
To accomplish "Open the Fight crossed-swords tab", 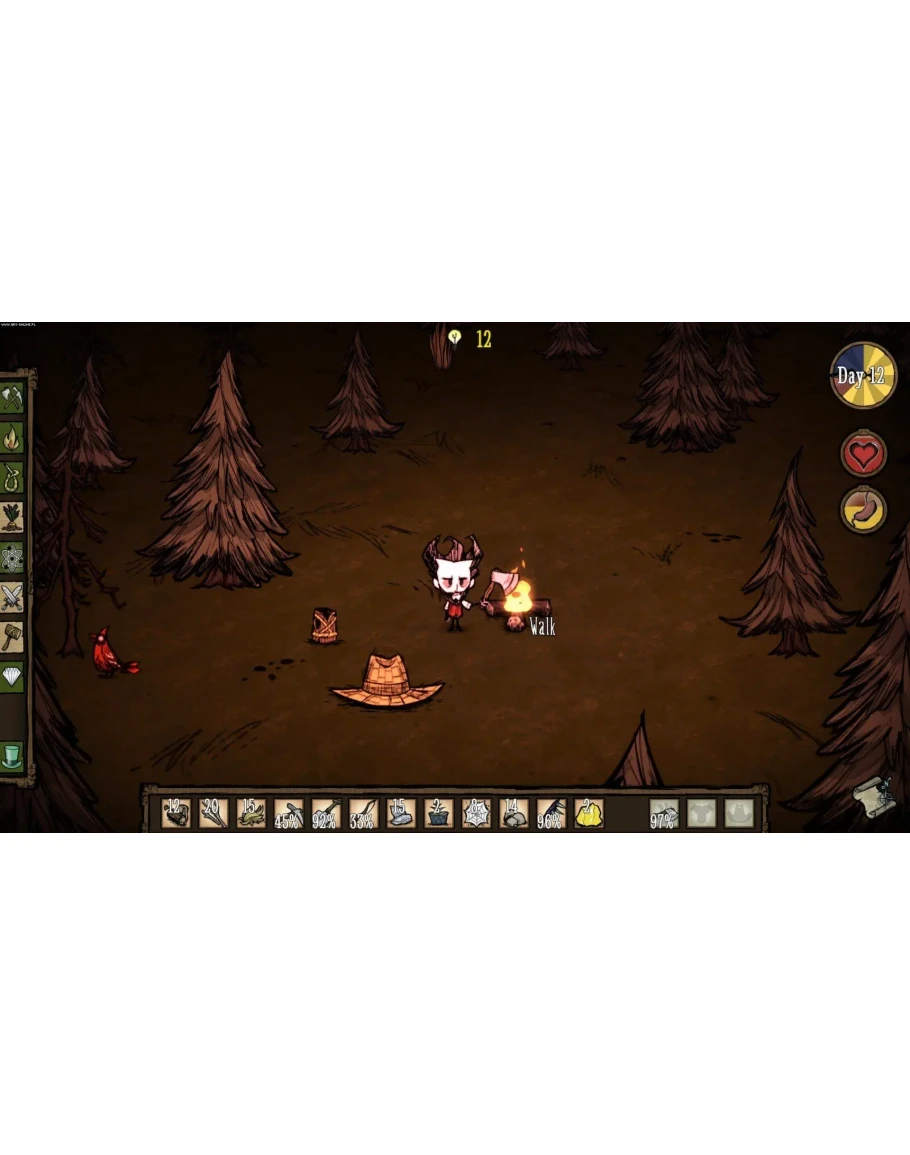I will tap(12, 597).
